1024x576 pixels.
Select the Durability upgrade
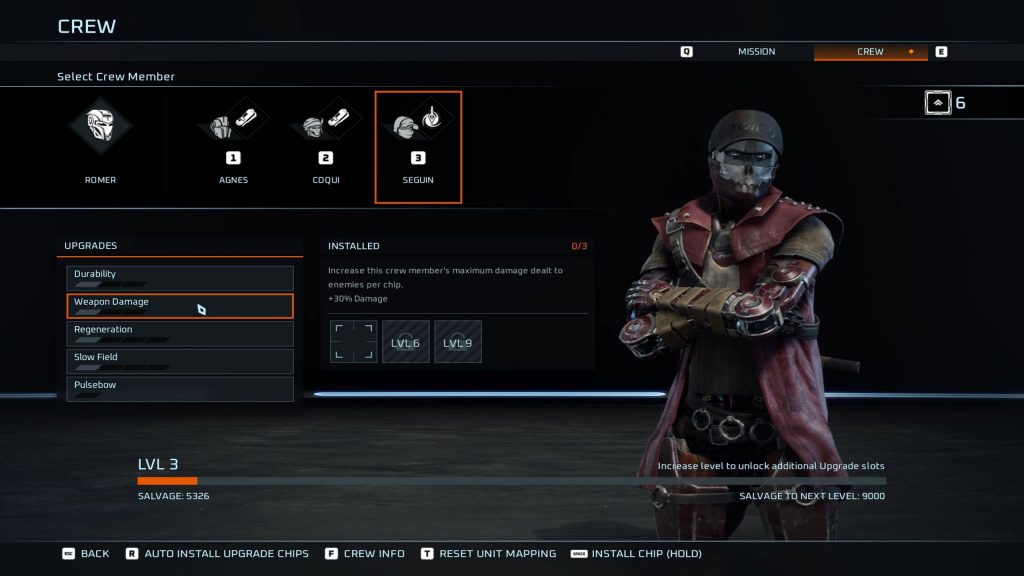[x=180, y=278]
